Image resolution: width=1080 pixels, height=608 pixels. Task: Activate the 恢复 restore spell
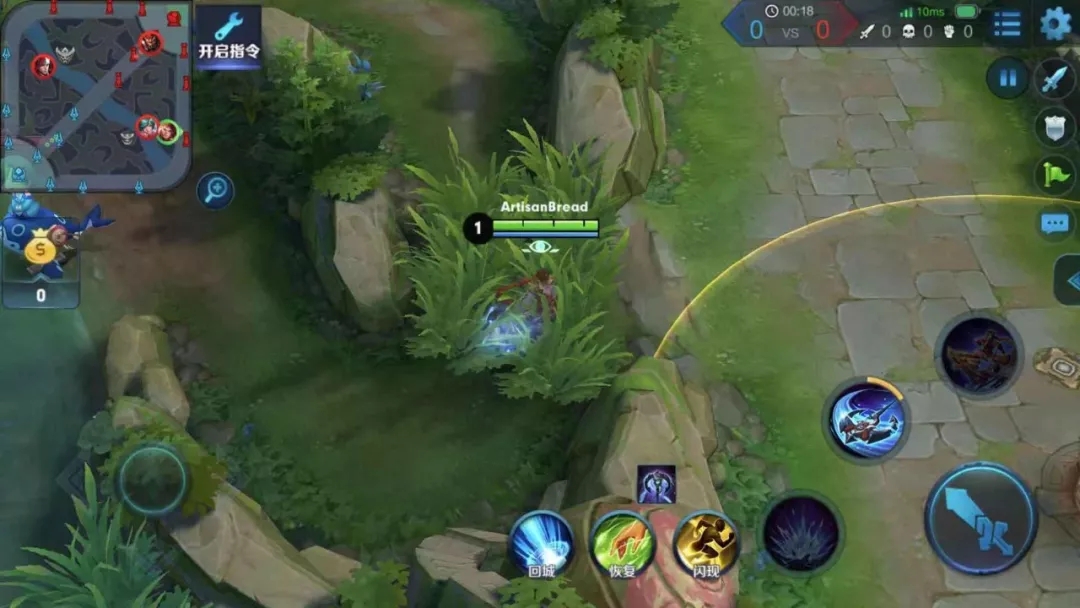pos(622,545)
